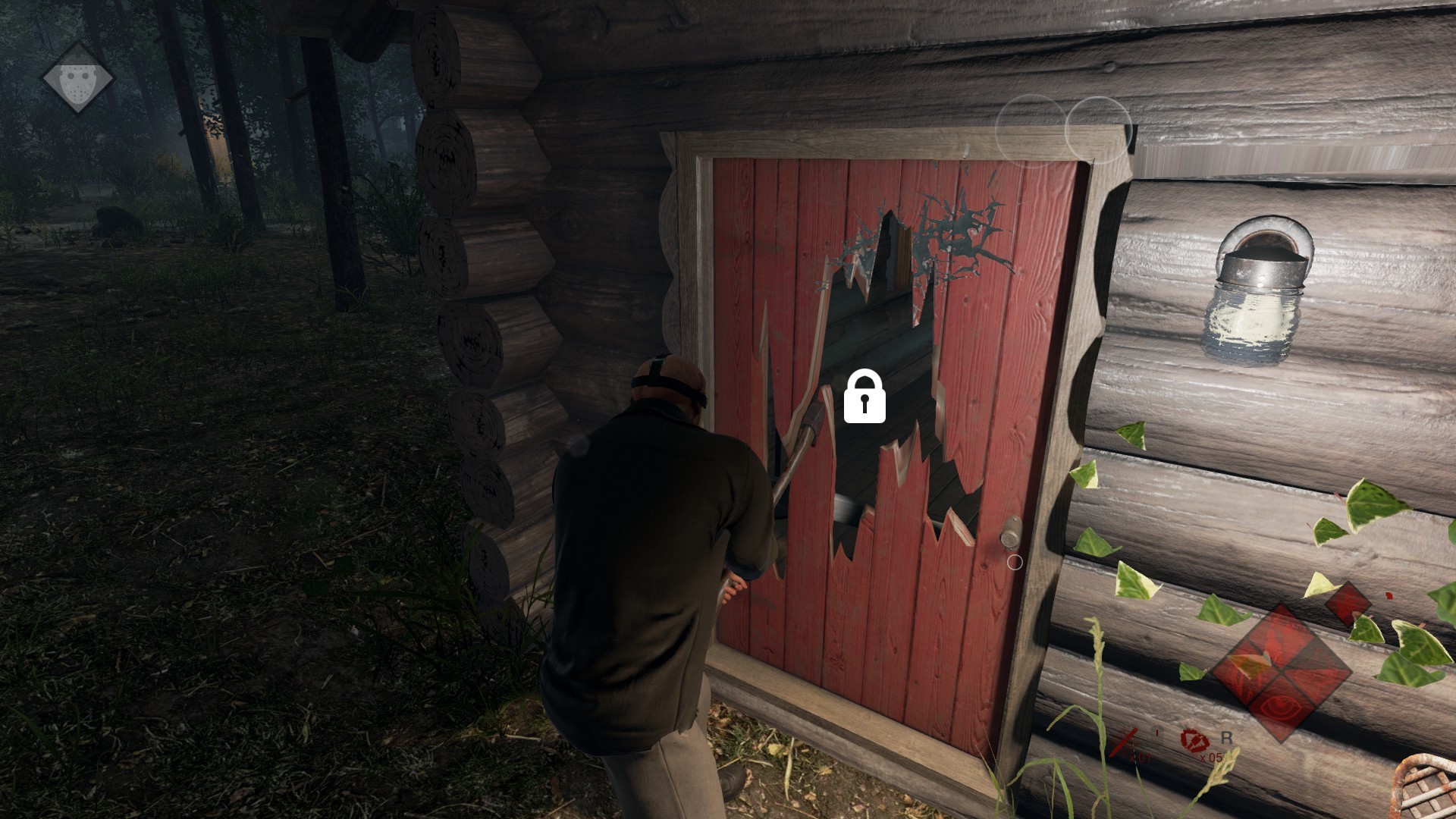The width and height of the screenshot is (1456, 819).
Task: Click the padlock icon on the door
Action: pyautogui.click(x=864, y=396)
